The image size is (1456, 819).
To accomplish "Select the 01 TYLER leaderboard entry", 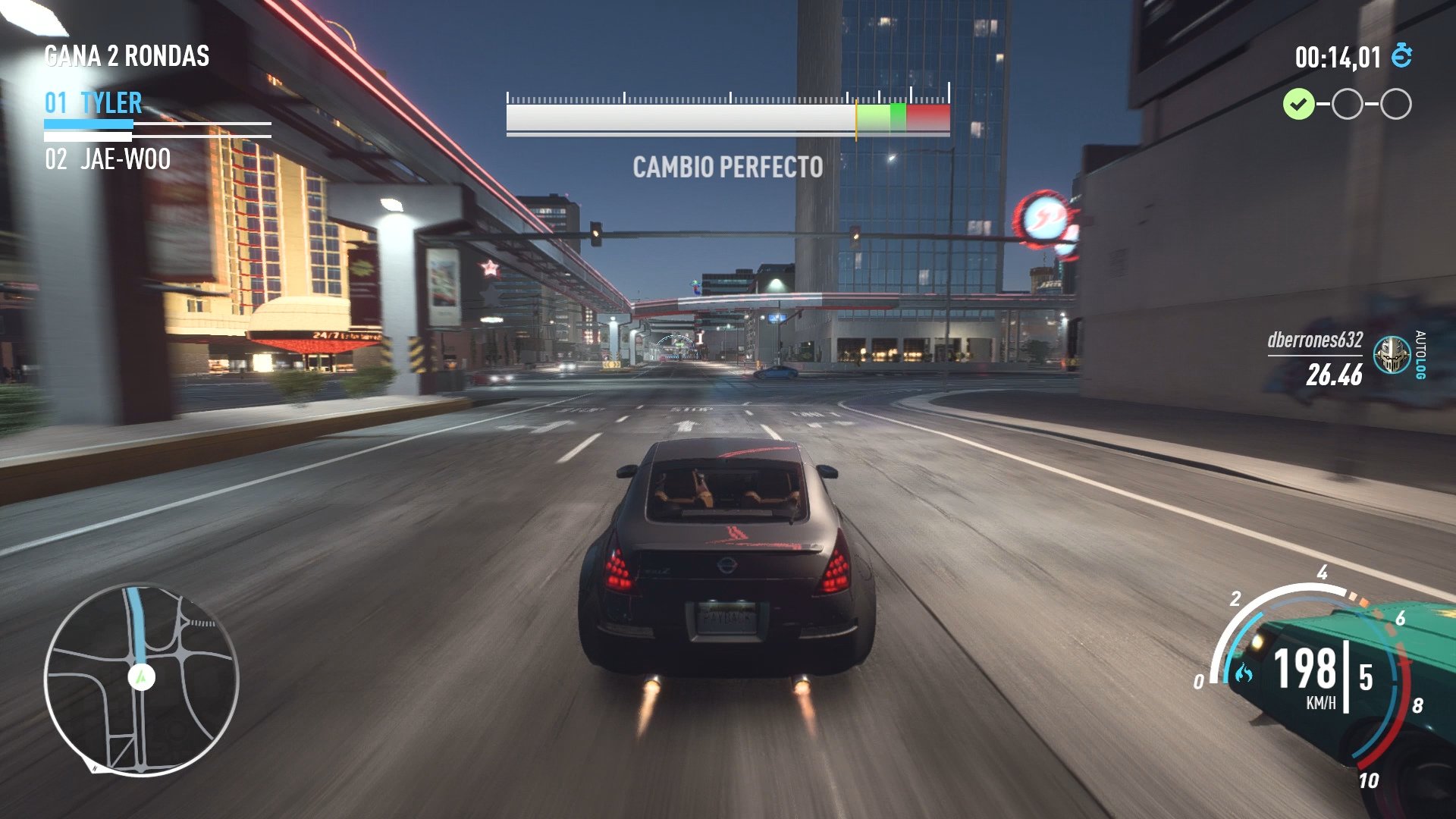I will (91, 102).
